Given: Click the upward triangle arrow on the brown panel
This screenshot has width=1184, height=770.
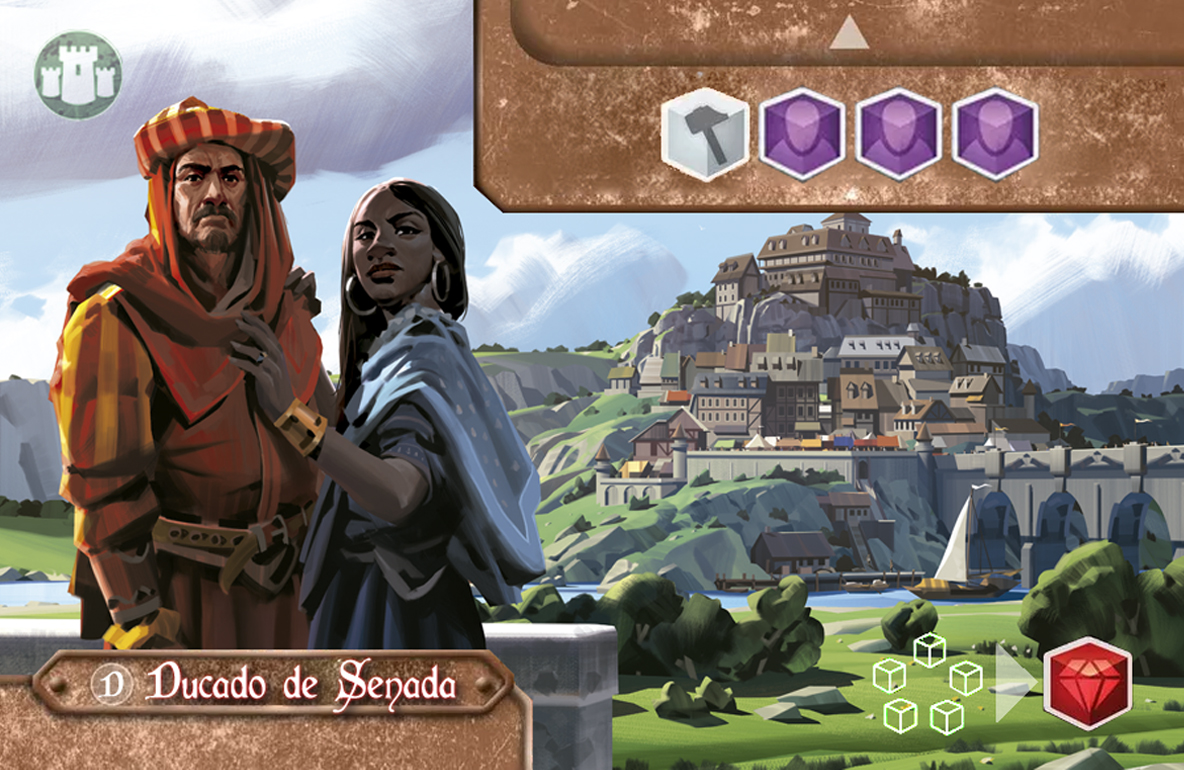Looking at the screenshot, I should tap(849, 37).
